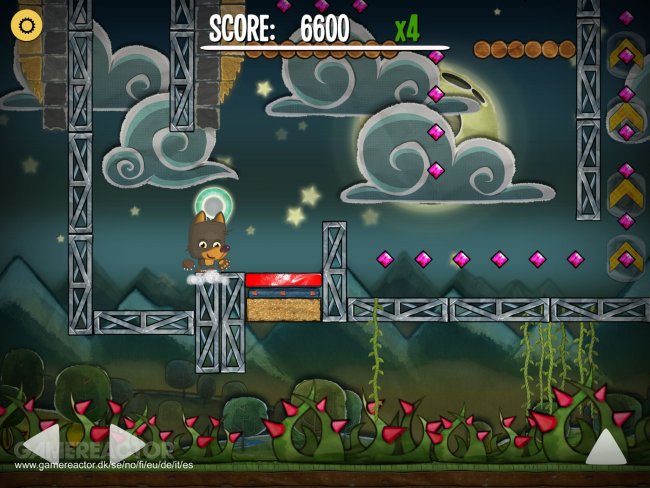This screenshot has width=650, height=488.
Task: Tap the jump up-arrow button
Action: pyautogui.click(x=605, y=445)
